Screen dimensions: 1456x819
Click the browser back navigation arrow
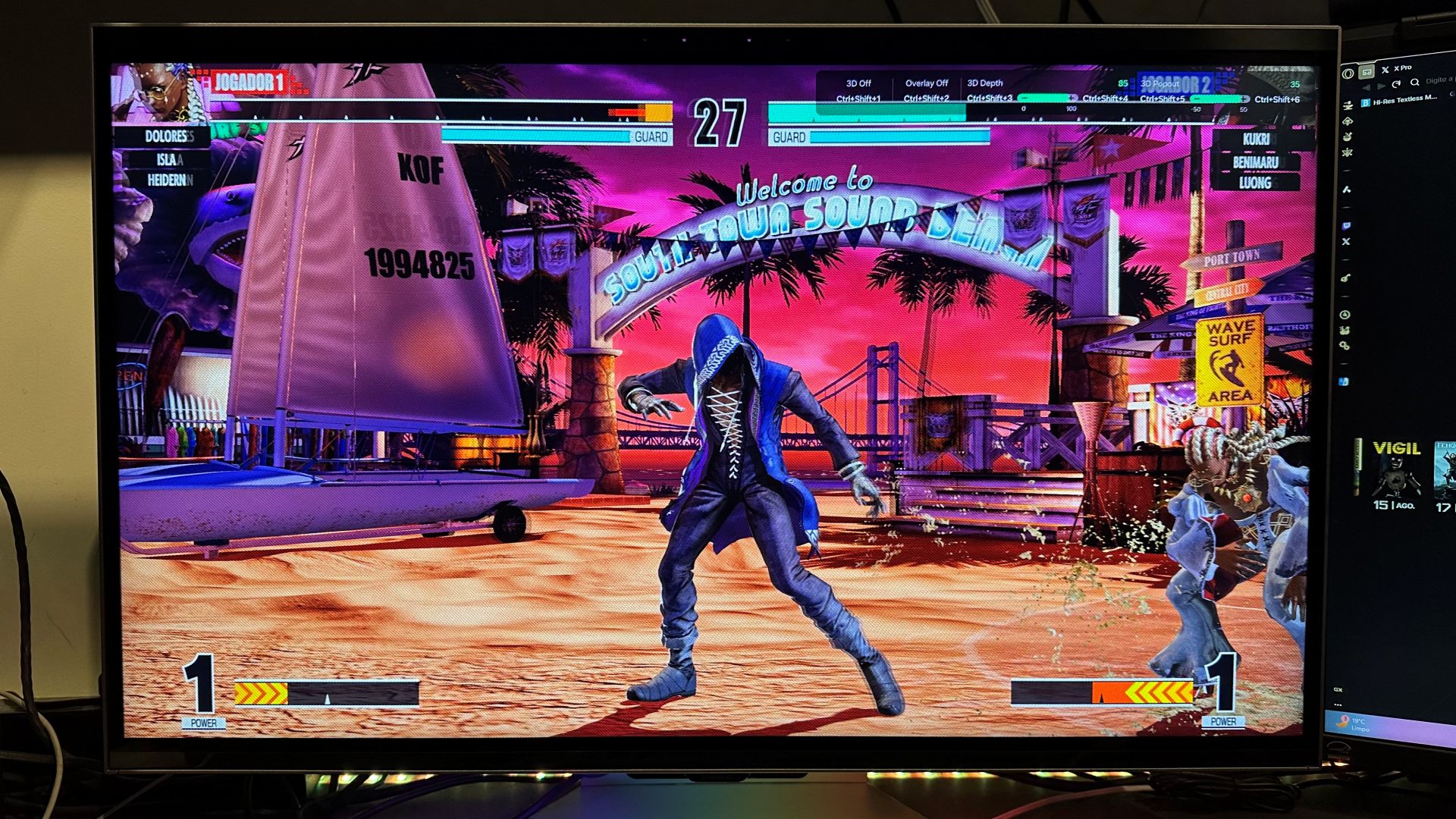pyautogui.click(x=1367, y=86)
